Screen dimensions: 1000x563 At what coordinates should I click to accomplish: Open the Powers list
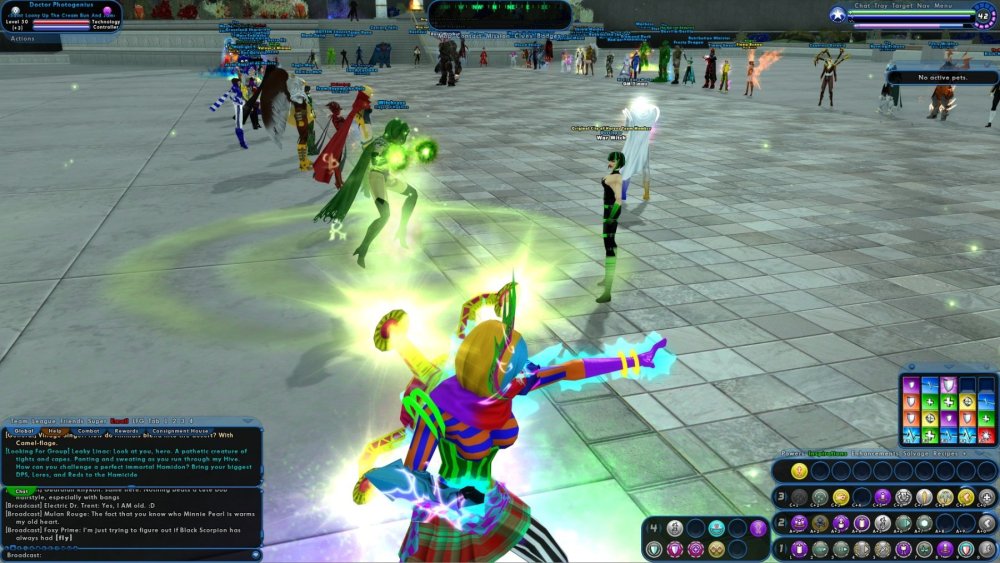(792, 454)
